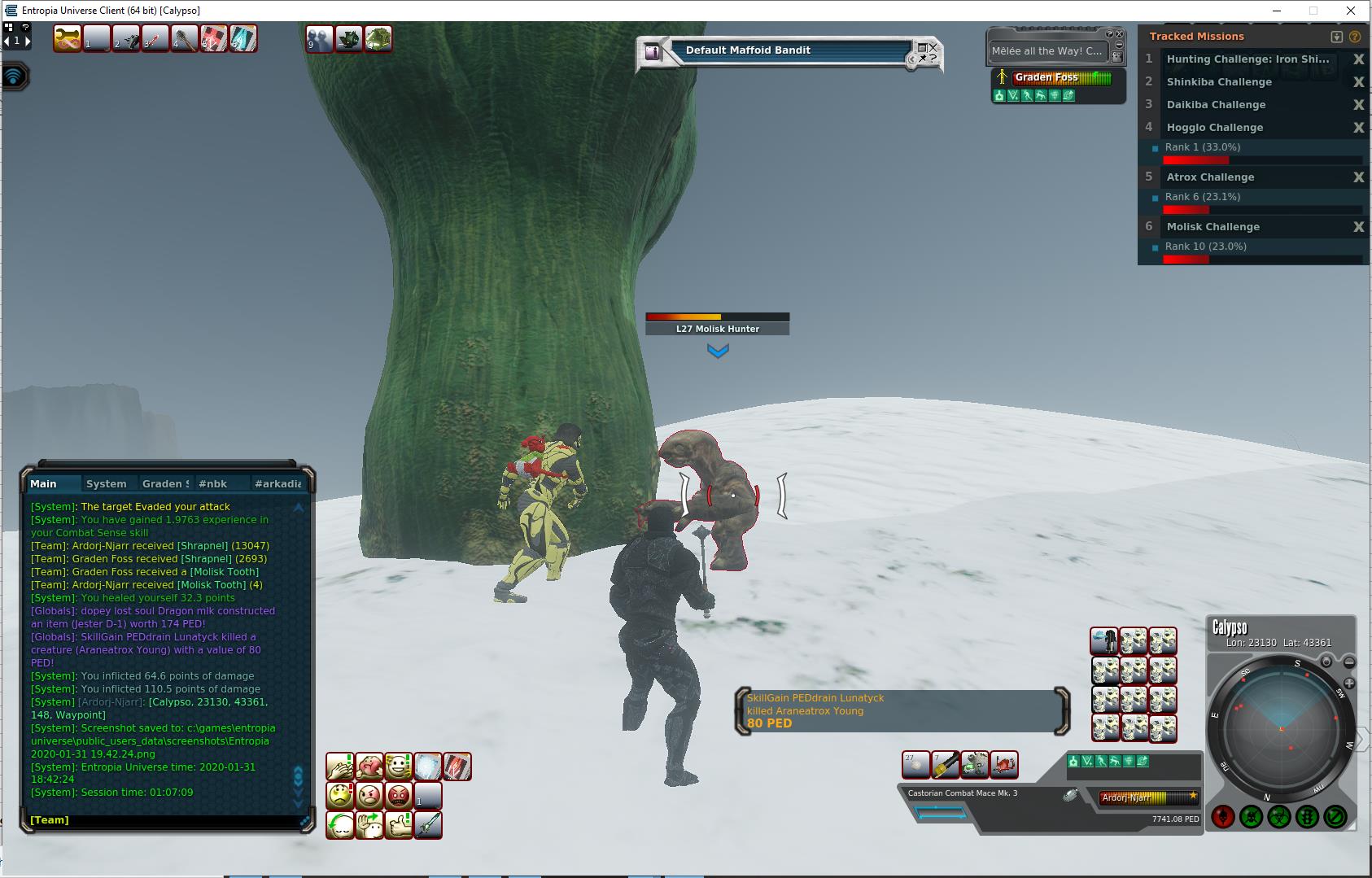Remove the Shinkiba Challenge from tracked missions
The width and height of the screenshot is (1372, 878).
click(x=1358, y=82)
